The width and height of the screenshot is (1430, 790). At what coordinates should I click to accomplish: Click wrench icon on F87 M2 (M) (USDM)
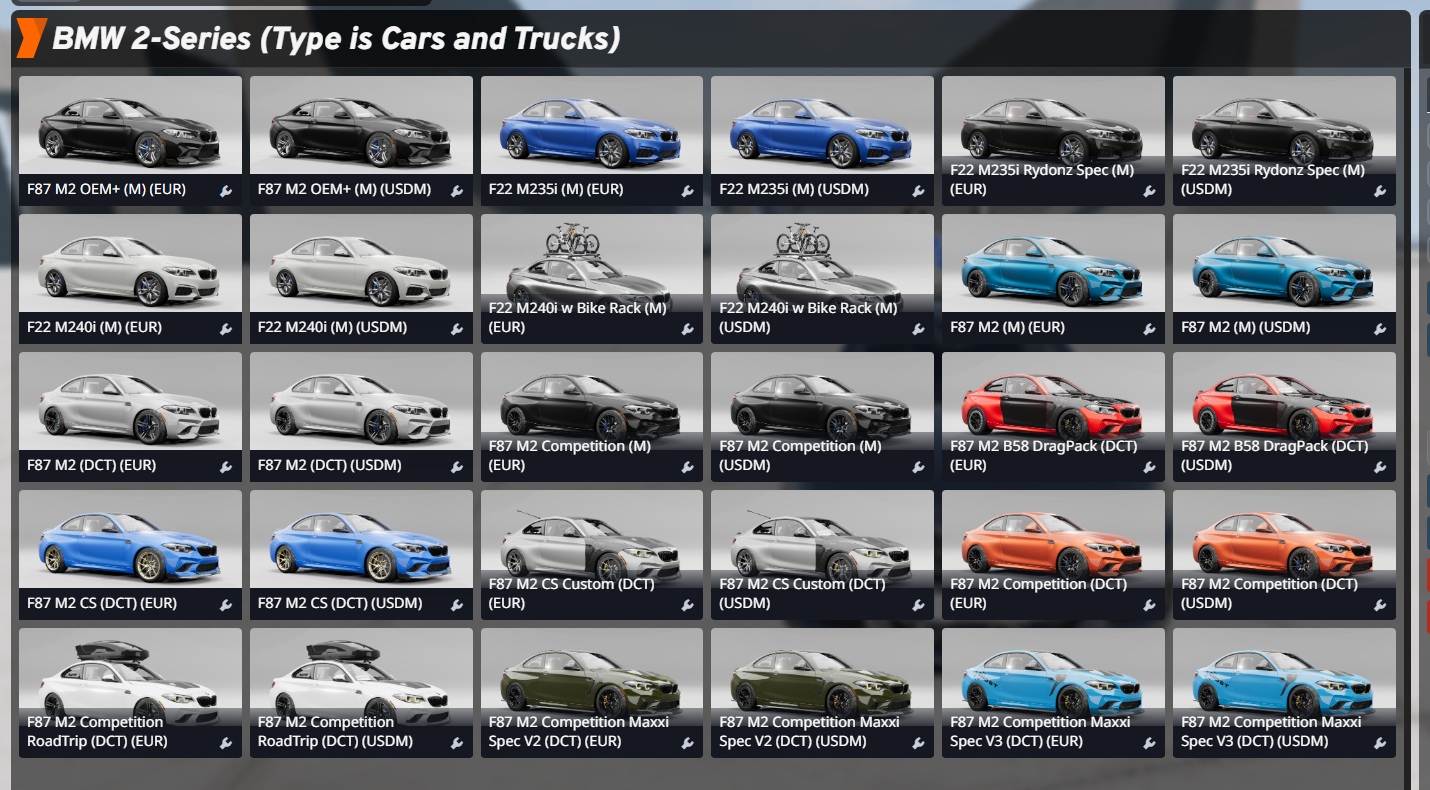pyautogui.click(x=1380, y=329)
